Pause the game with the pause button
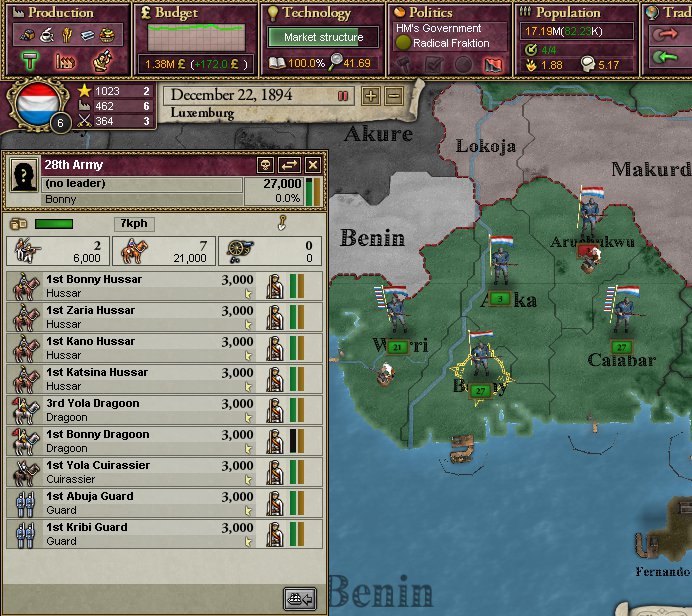This screenshot has height=616, width=692. pyautogui.click(x=343, y=96)
